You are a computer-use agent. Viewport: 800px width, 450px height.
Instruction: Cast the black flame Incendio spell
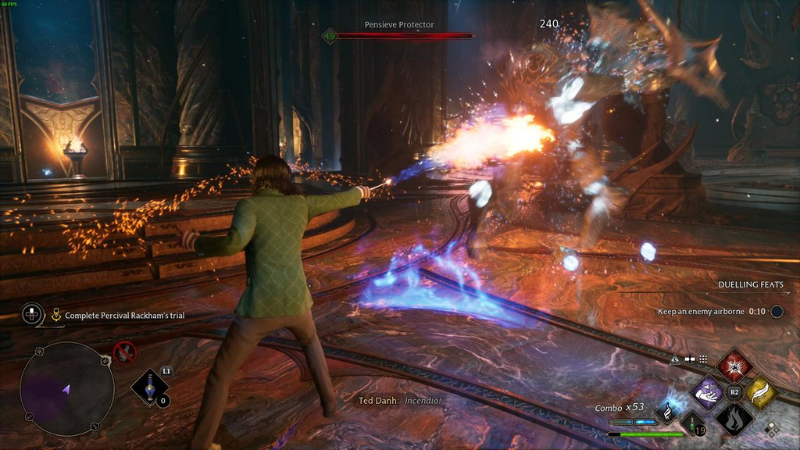[x=735, y=419]
